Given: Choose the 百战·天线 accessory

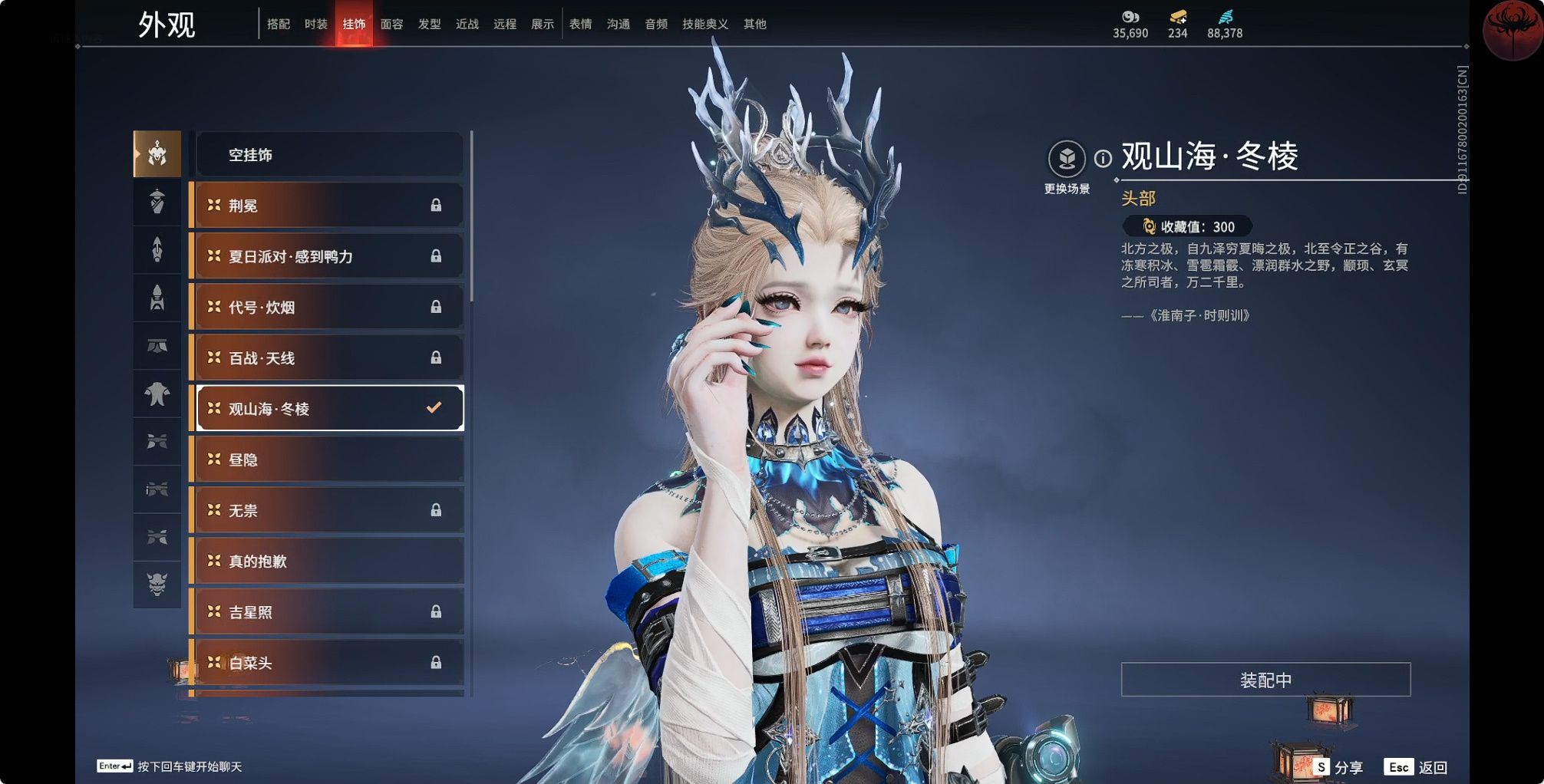Looking at the screenshot, I should [329, 357].
